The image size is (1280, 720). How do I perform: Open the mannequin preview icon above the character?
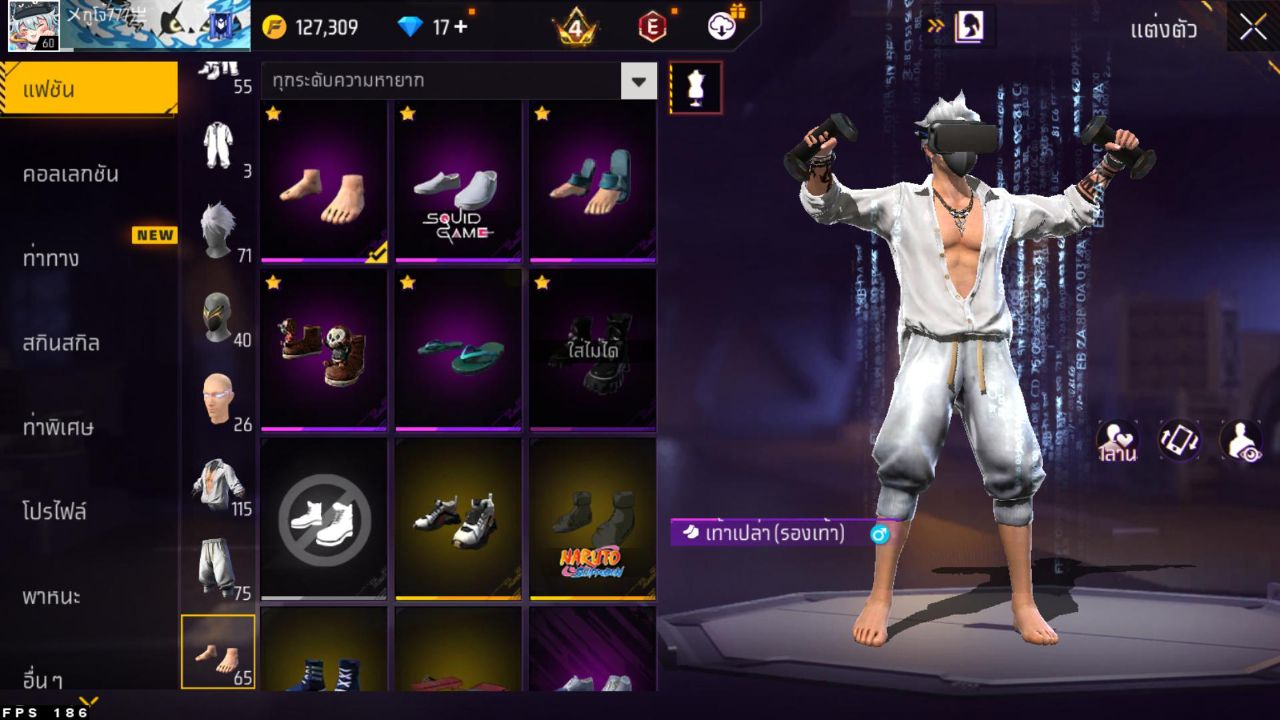694,87
